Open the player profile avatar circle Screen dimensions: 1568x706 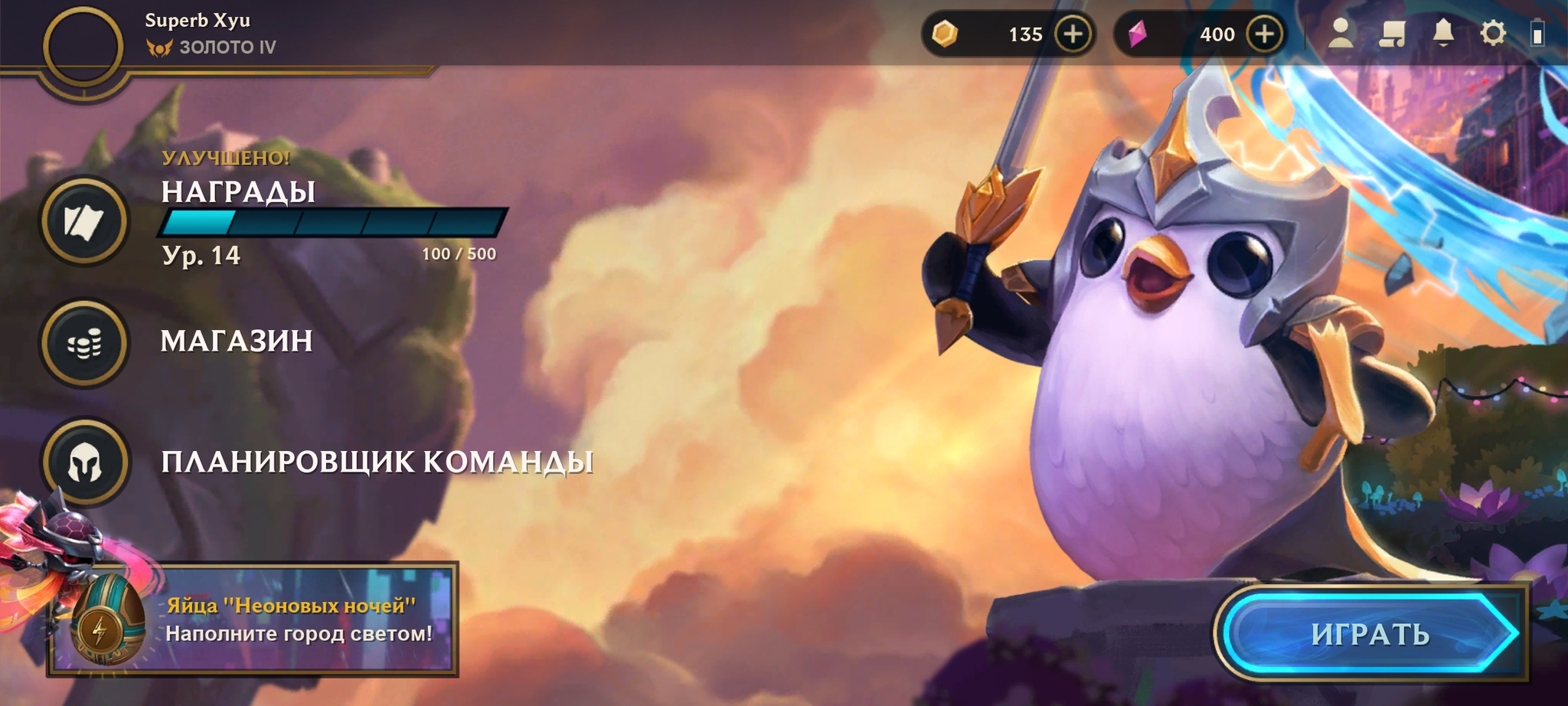tap(83, 46)
